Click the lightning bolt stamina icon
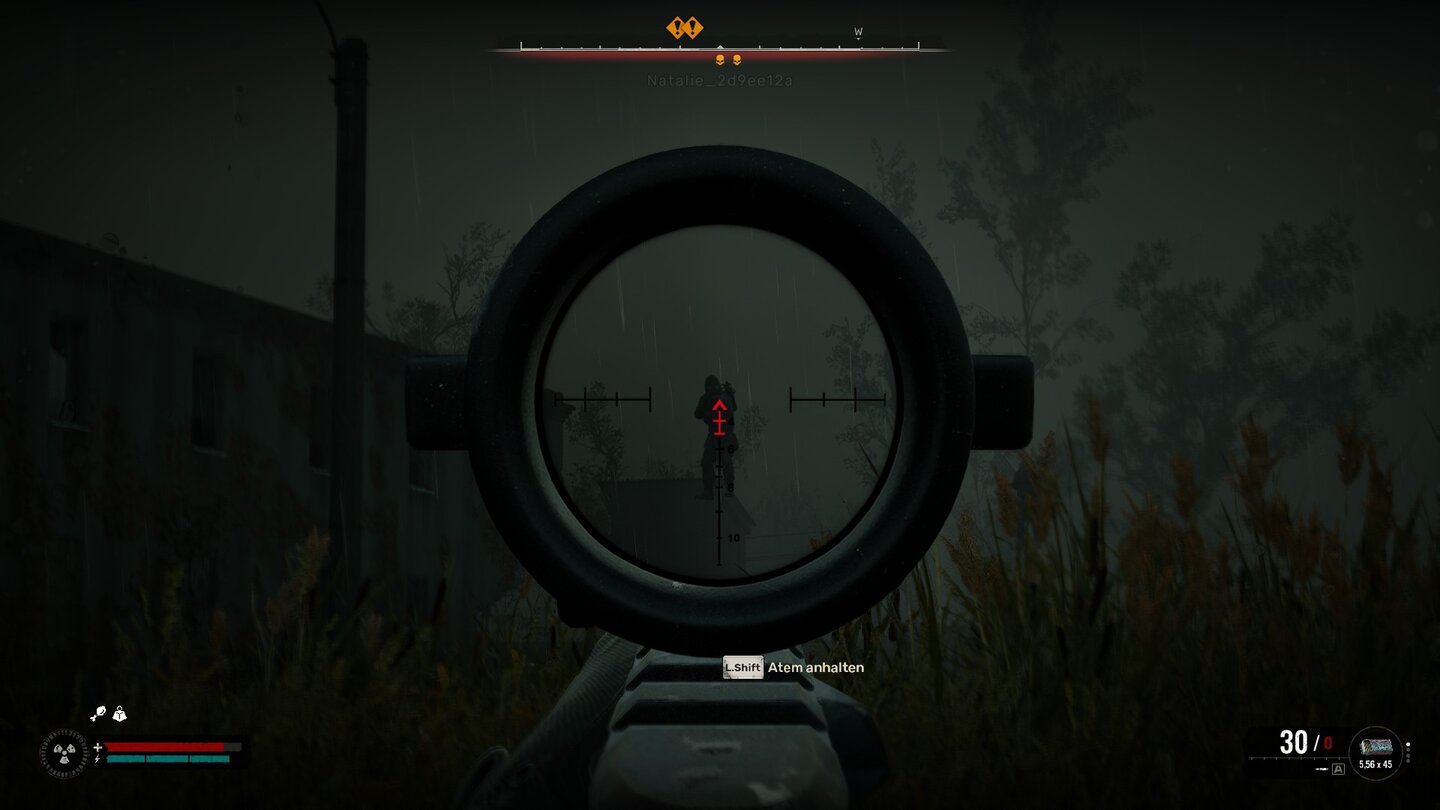 97,759
